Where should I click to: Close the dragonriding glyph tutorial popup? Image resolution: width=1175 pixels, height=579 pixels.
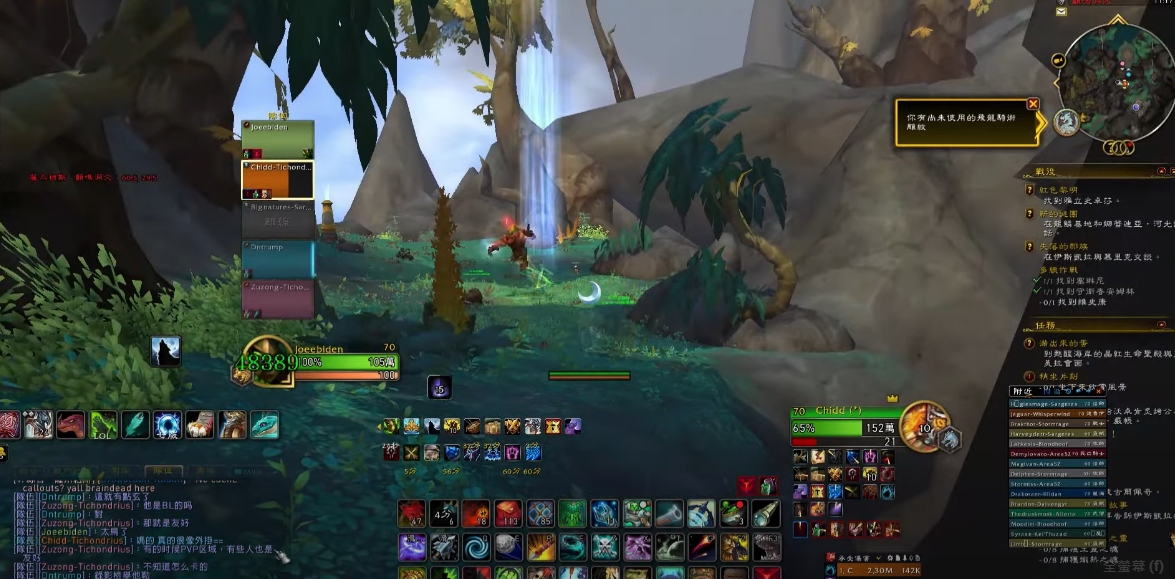pos(1033,104)
